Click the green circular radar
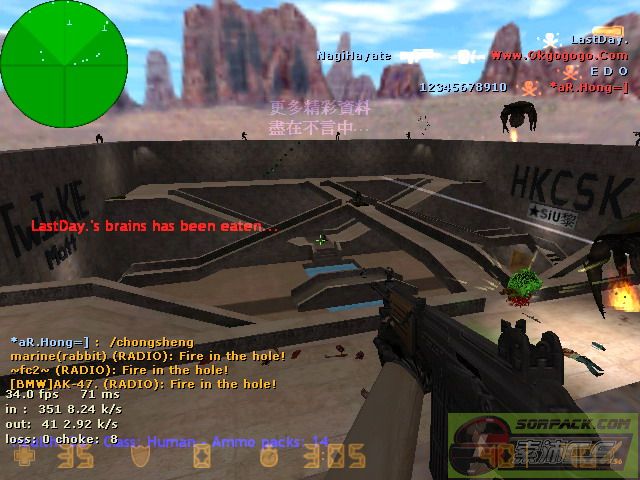The width and height of the screenshot is (640, 480). pos(64,63)
